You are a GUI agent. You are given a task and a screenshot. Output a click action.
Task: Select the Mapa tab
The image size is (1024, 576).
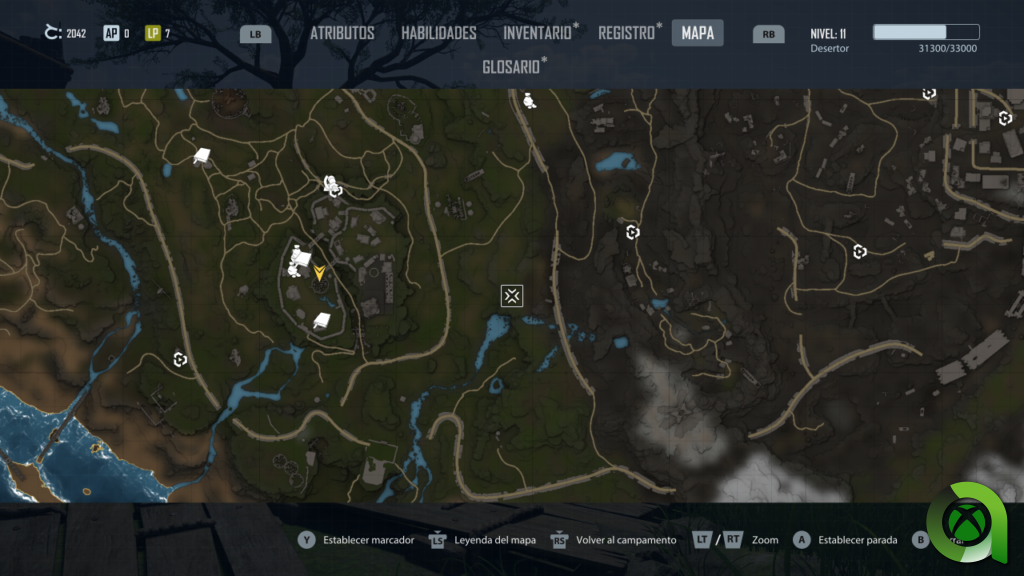[x=697, y=33]
